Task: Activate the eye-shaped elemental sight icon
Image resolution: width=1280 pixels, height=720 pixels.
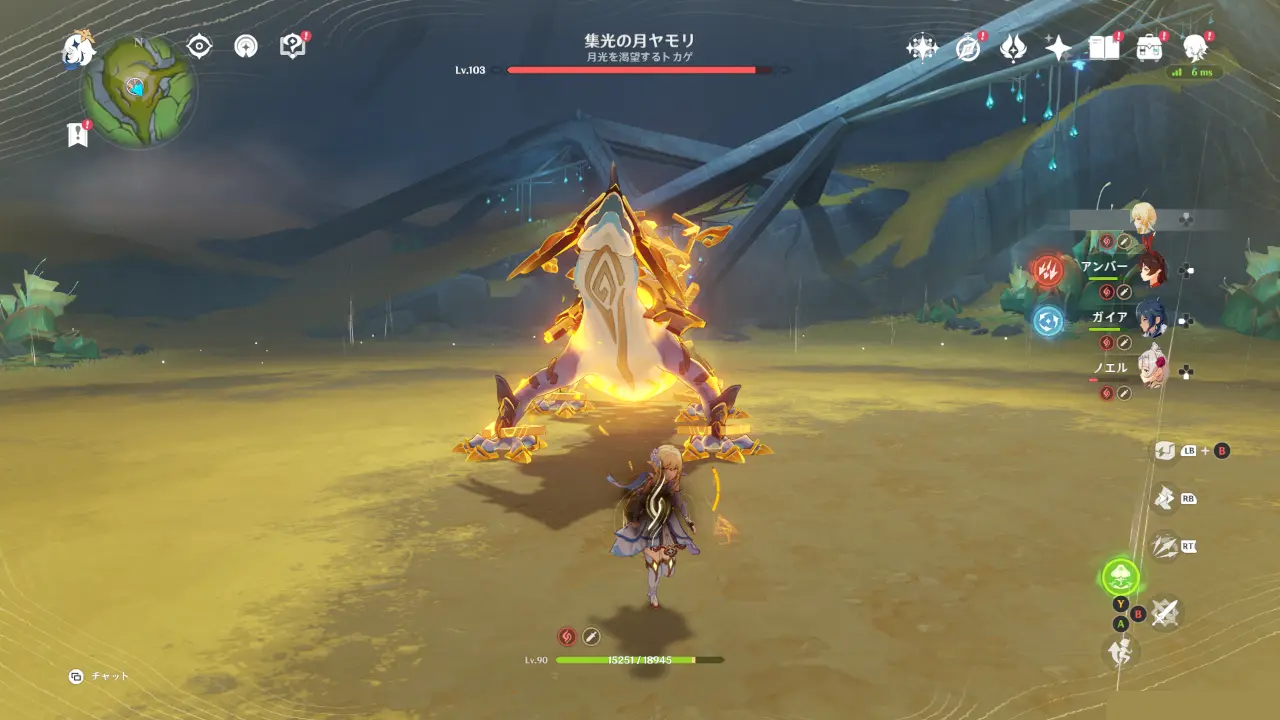Action: [x=200, y=46]
